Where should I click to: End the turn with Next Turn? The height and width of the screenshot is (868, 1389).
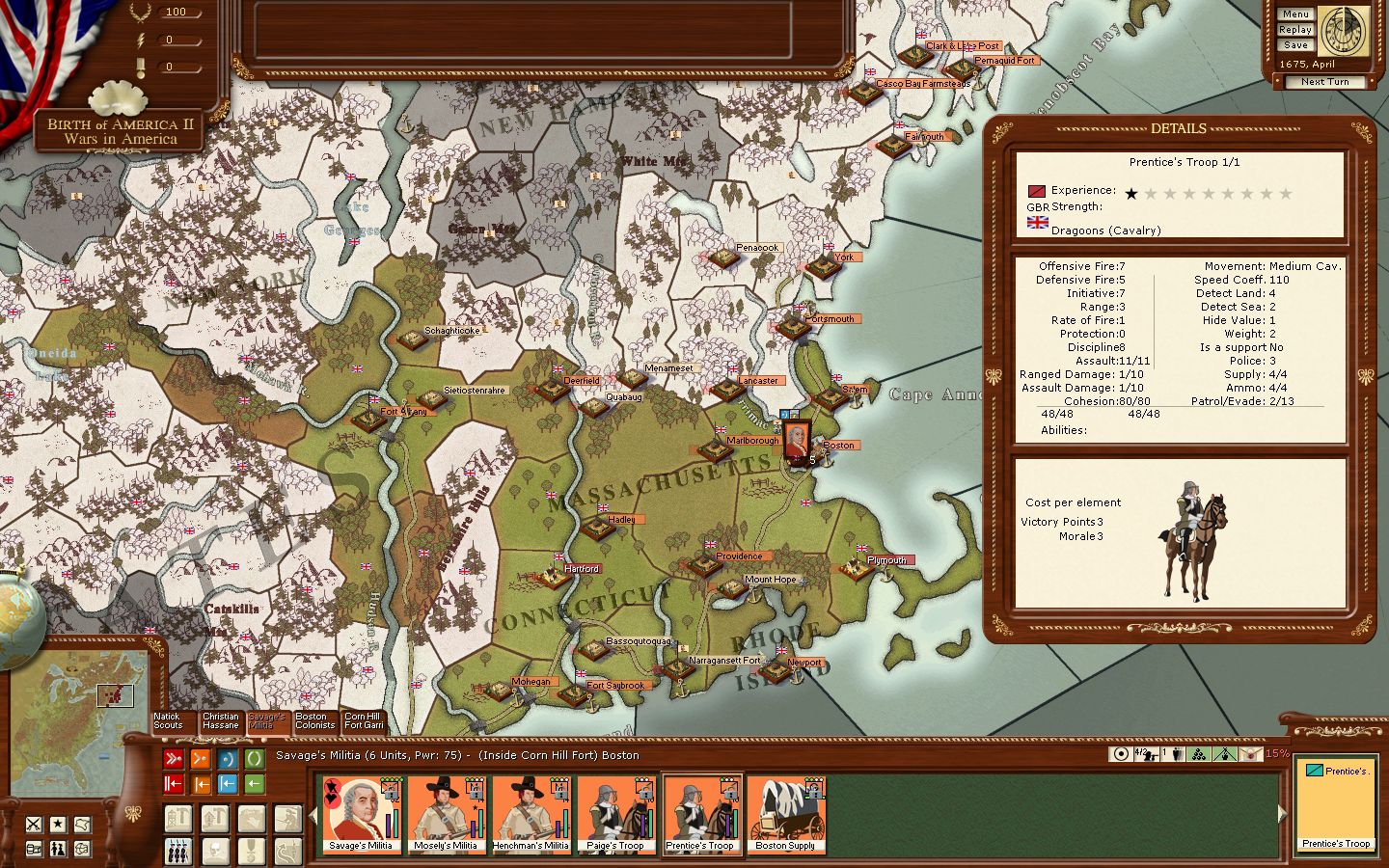tap(1324, 82)
